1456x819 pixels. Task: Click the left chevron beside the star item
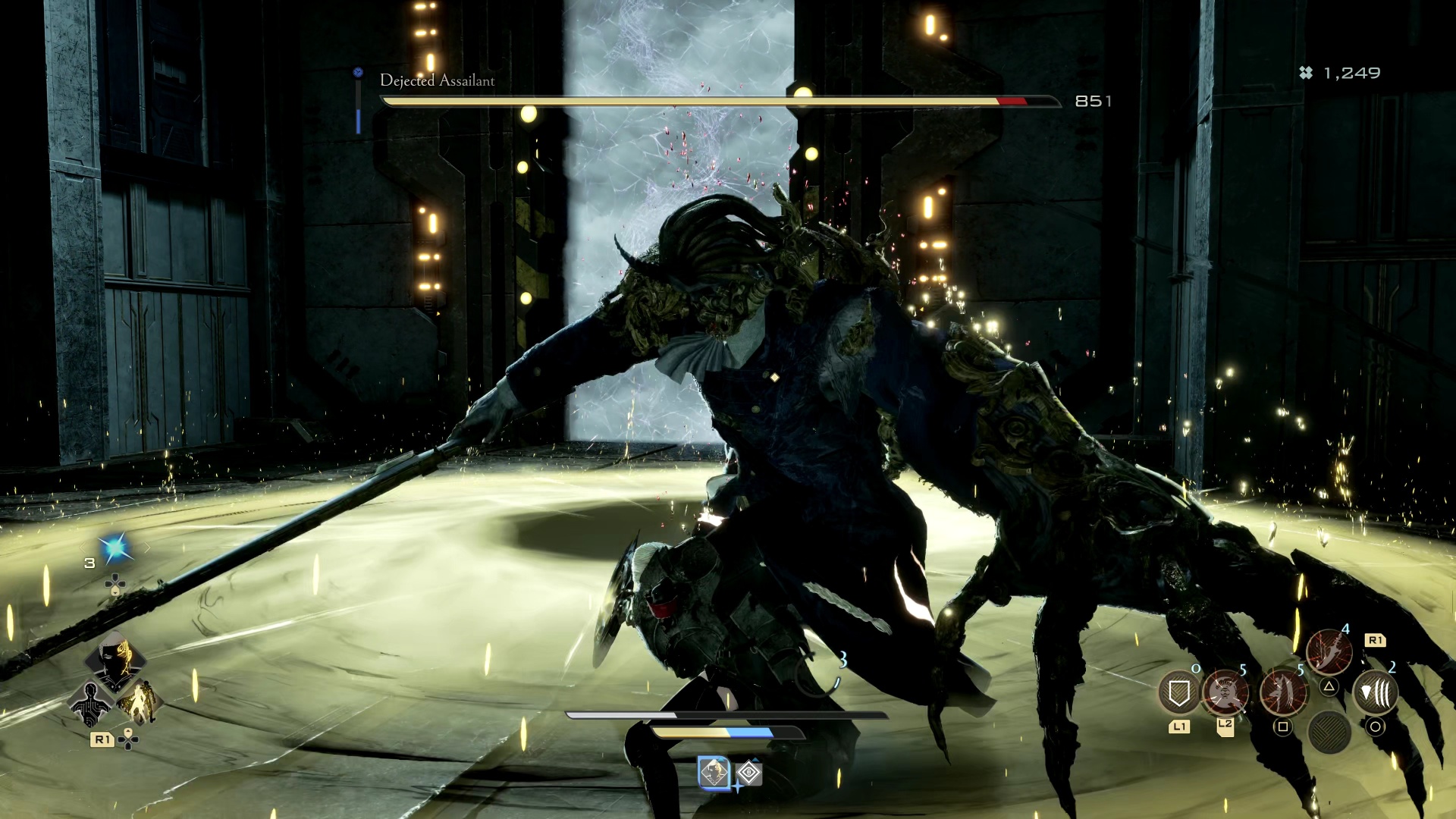pyautogui.click(x=83, y=547)
